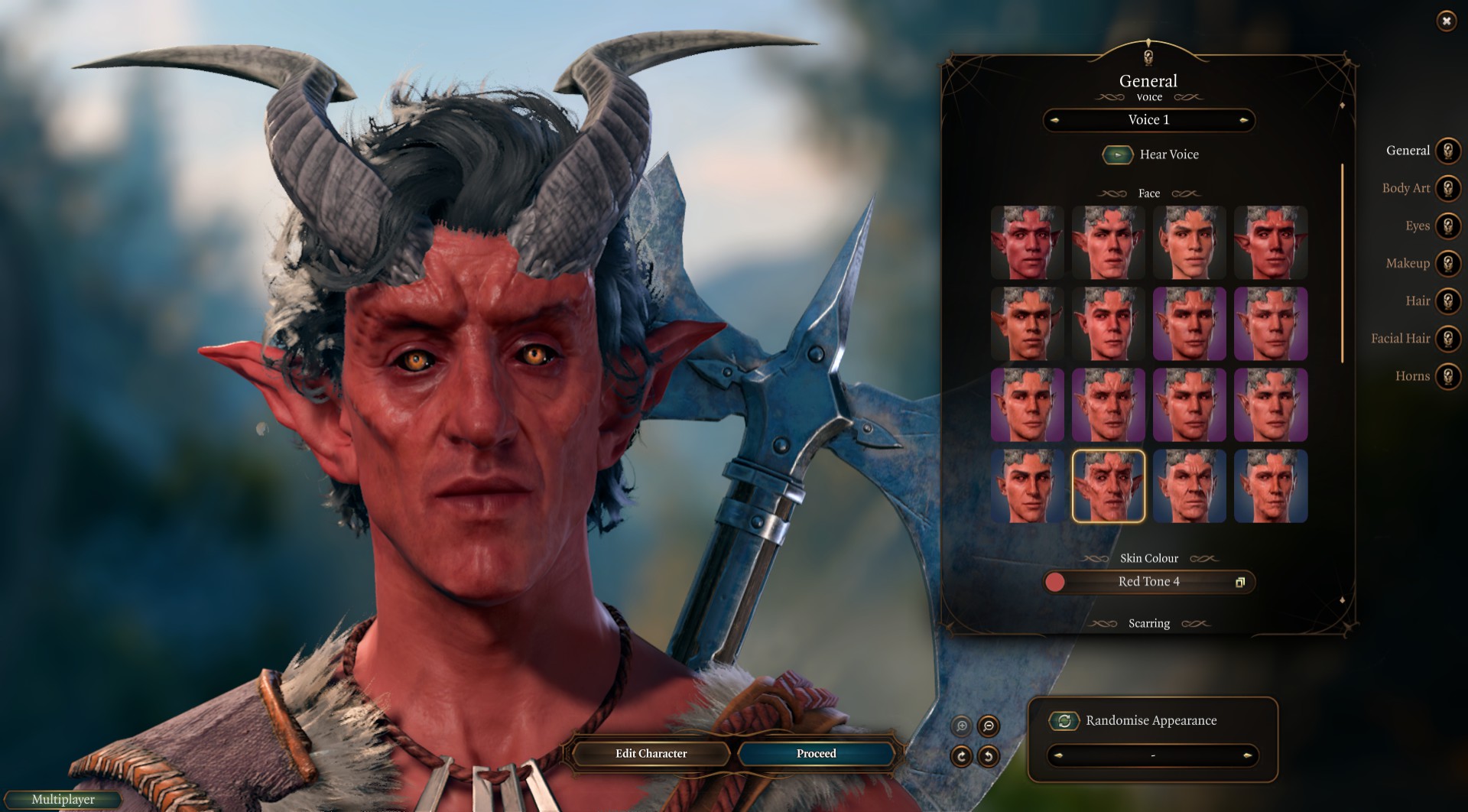The width and height of the screenshot is (1468, 812).
Task: Switch to the Eyes tab
Action: coord(1447,226)
